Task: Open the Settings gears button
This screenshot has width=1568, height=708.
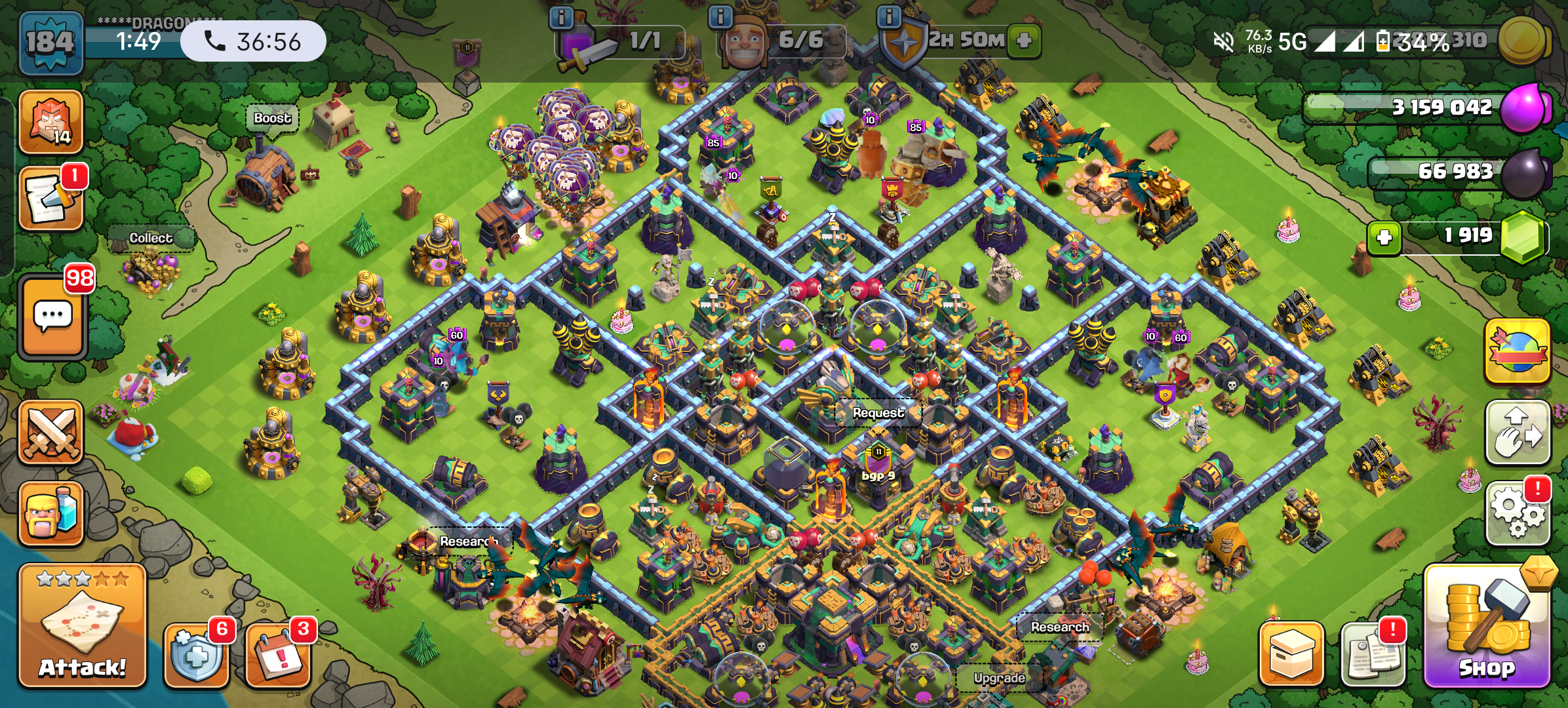Action: click(x=1518, y=513)
